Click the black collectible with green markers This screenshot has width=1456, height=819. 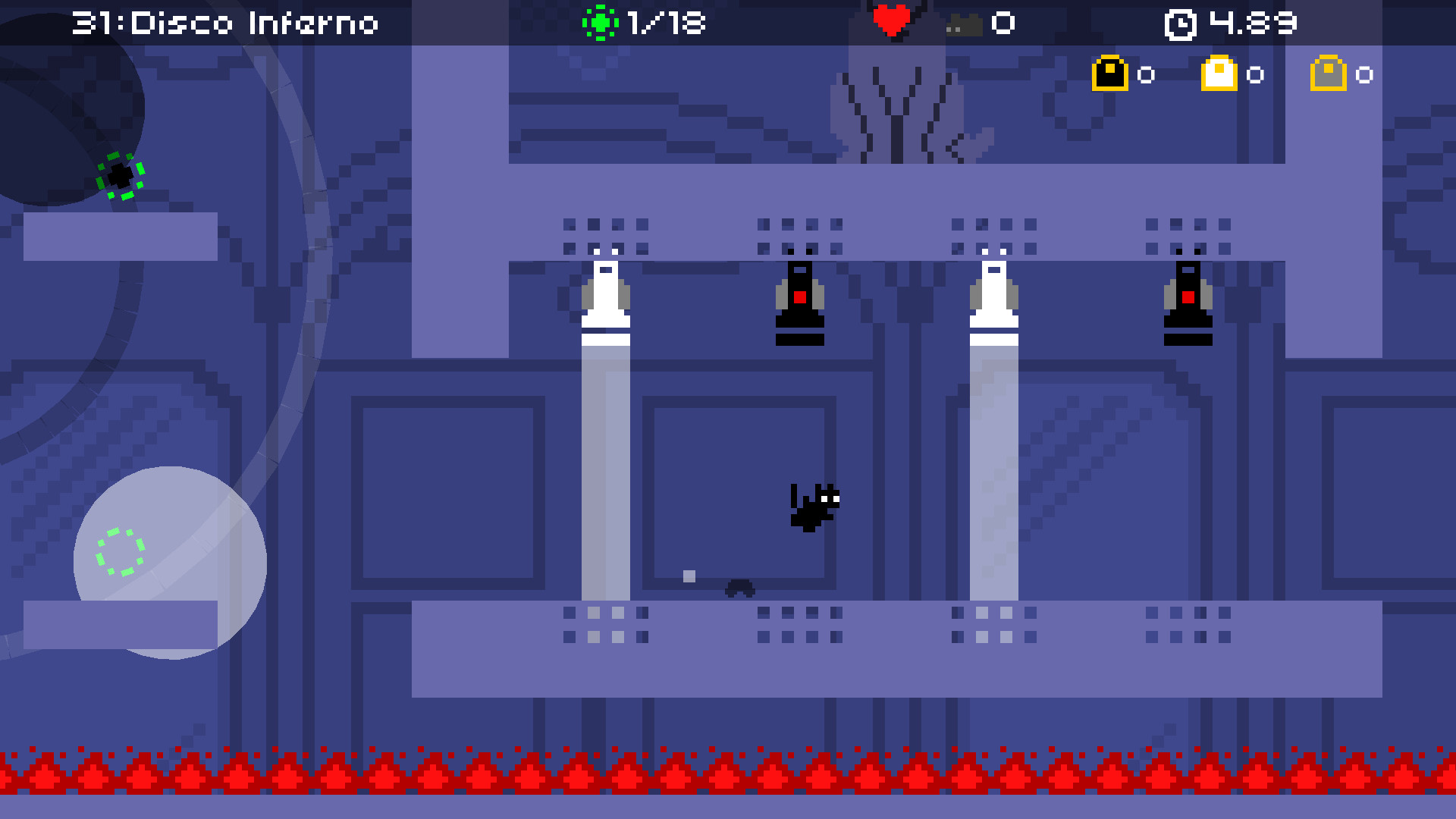click(119, 177)
